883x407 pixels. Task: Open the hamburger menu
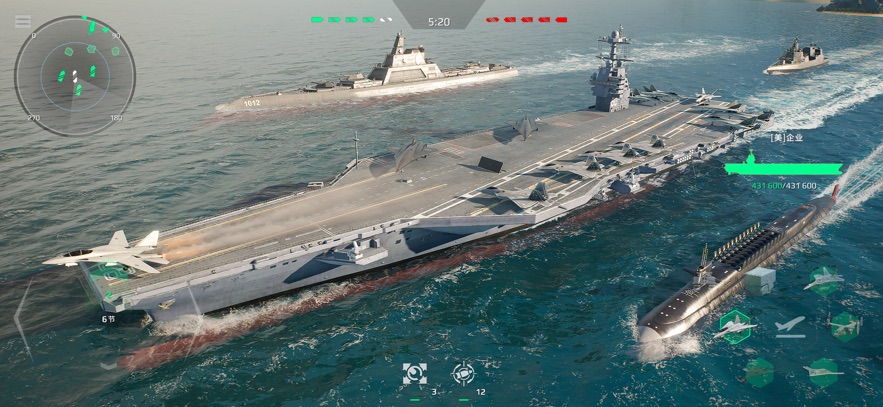click(x=22, y=21)
